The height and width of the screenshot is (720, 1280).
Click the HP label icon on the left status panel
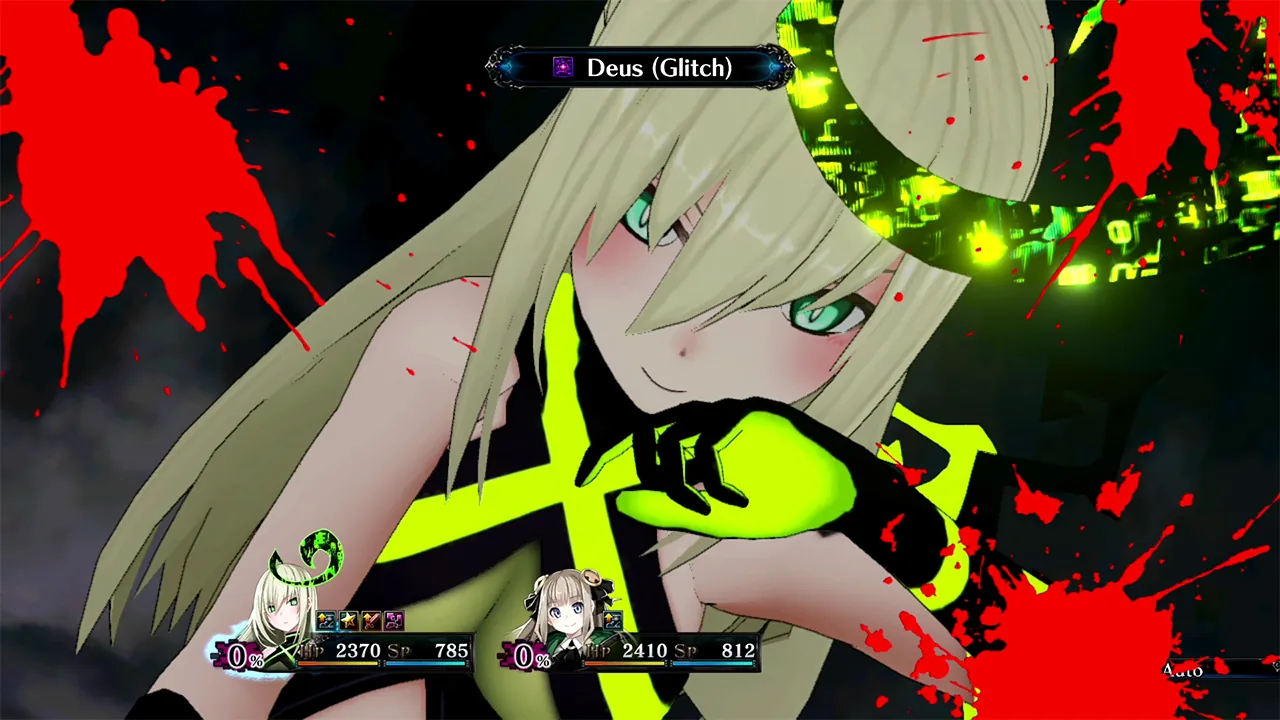313,650
